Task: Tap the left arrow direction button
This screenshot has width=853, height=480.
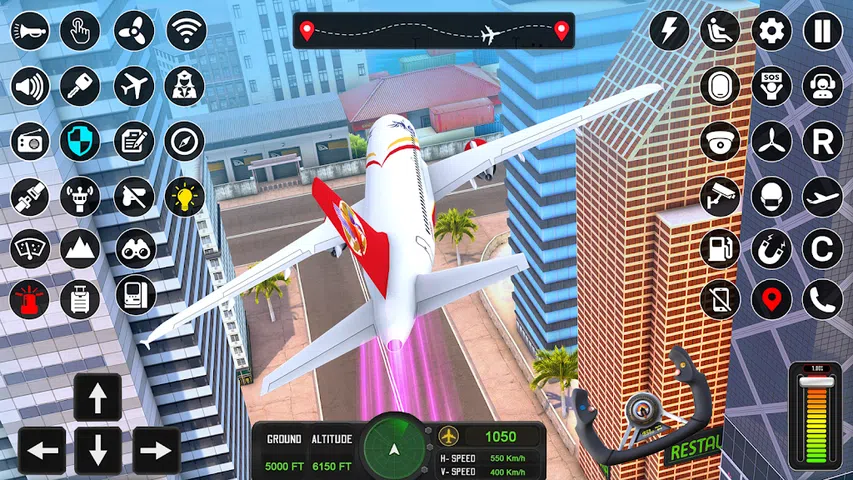Action: (42, 450)
